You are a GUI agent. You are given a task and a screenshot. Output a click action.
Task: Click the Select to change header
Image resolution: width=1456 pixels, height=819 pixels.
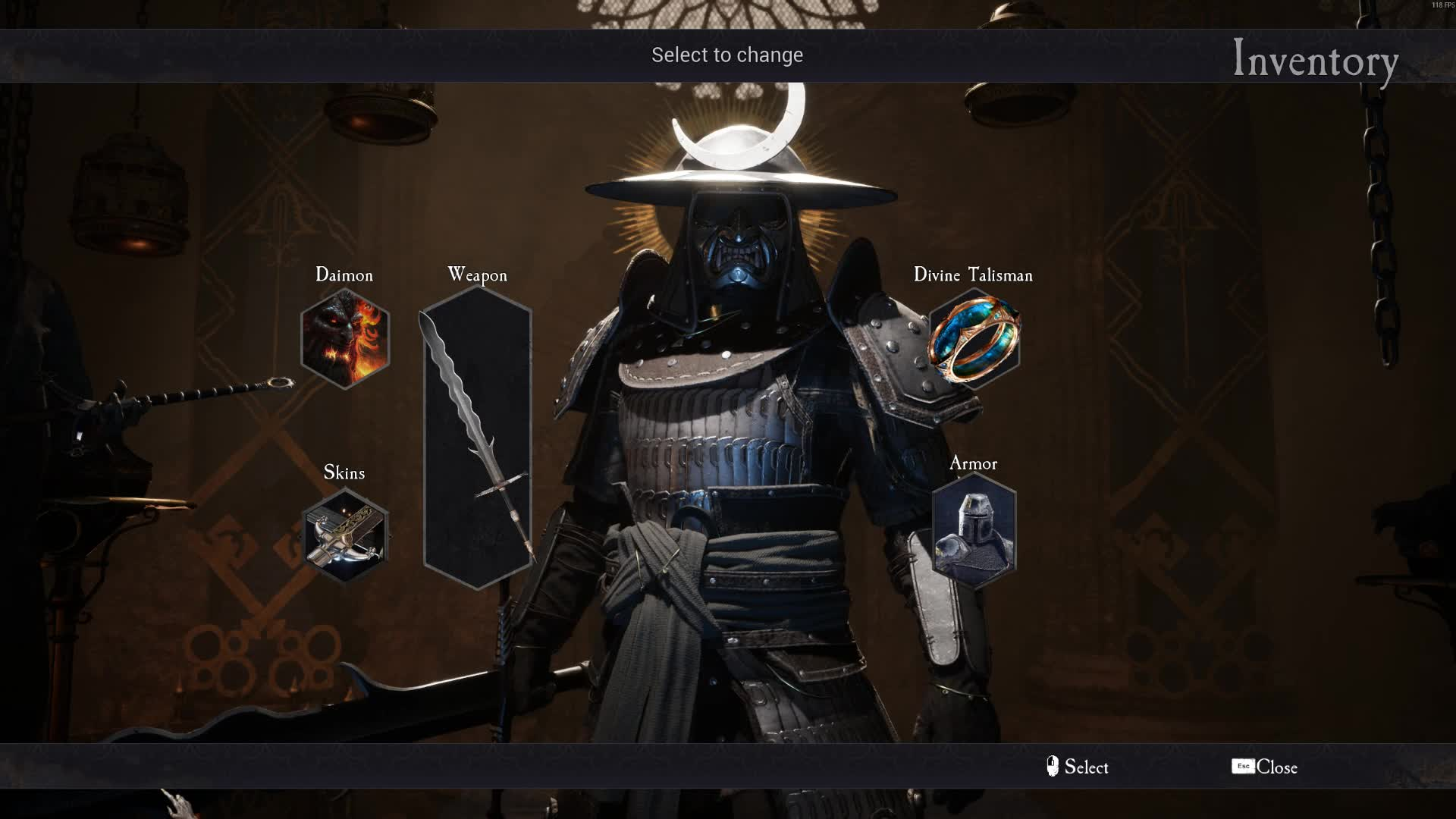pos(727,55)
